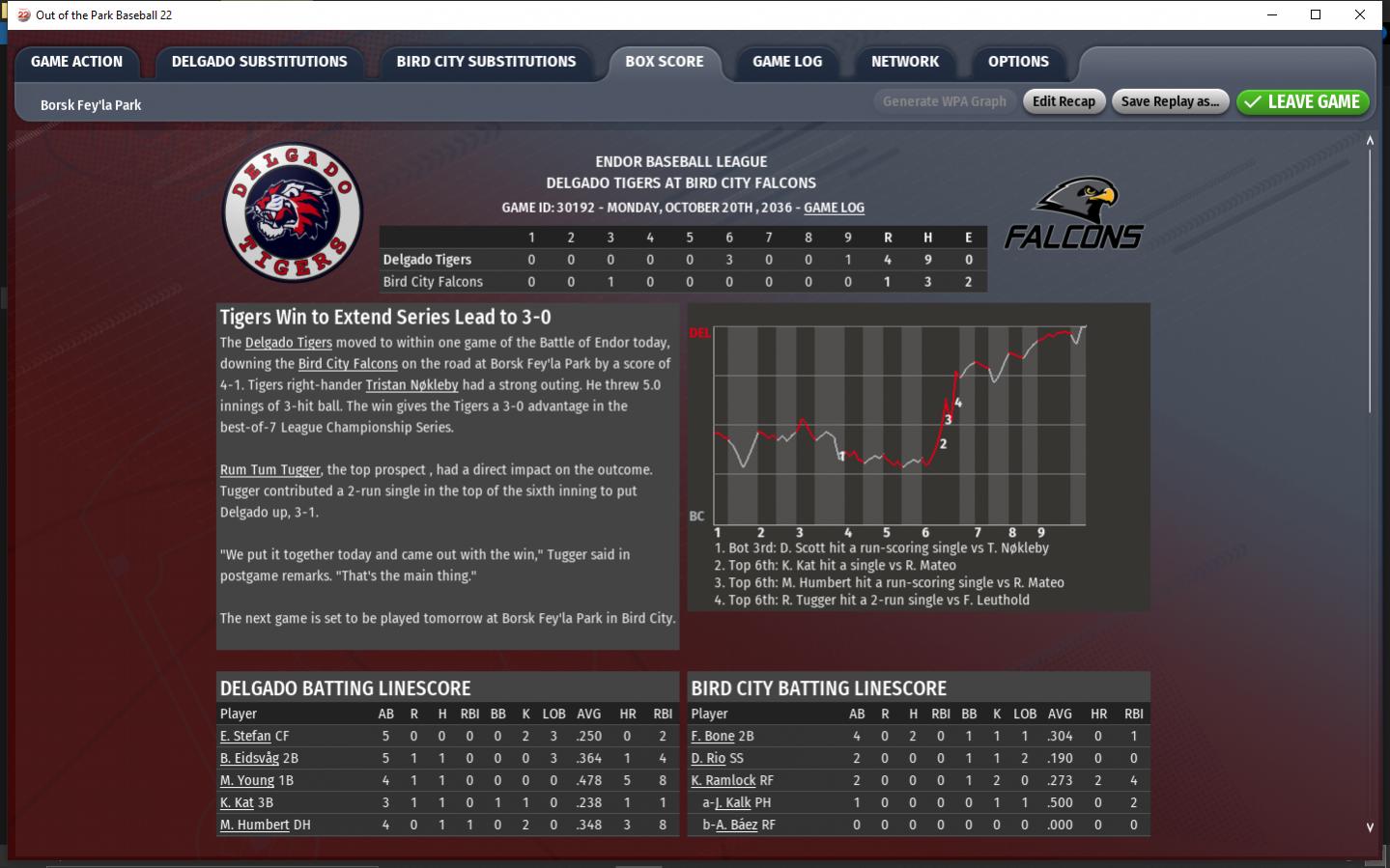Choose Save Replay as...
Screen dimensions: 1390x868
[x=1170, y=101]
